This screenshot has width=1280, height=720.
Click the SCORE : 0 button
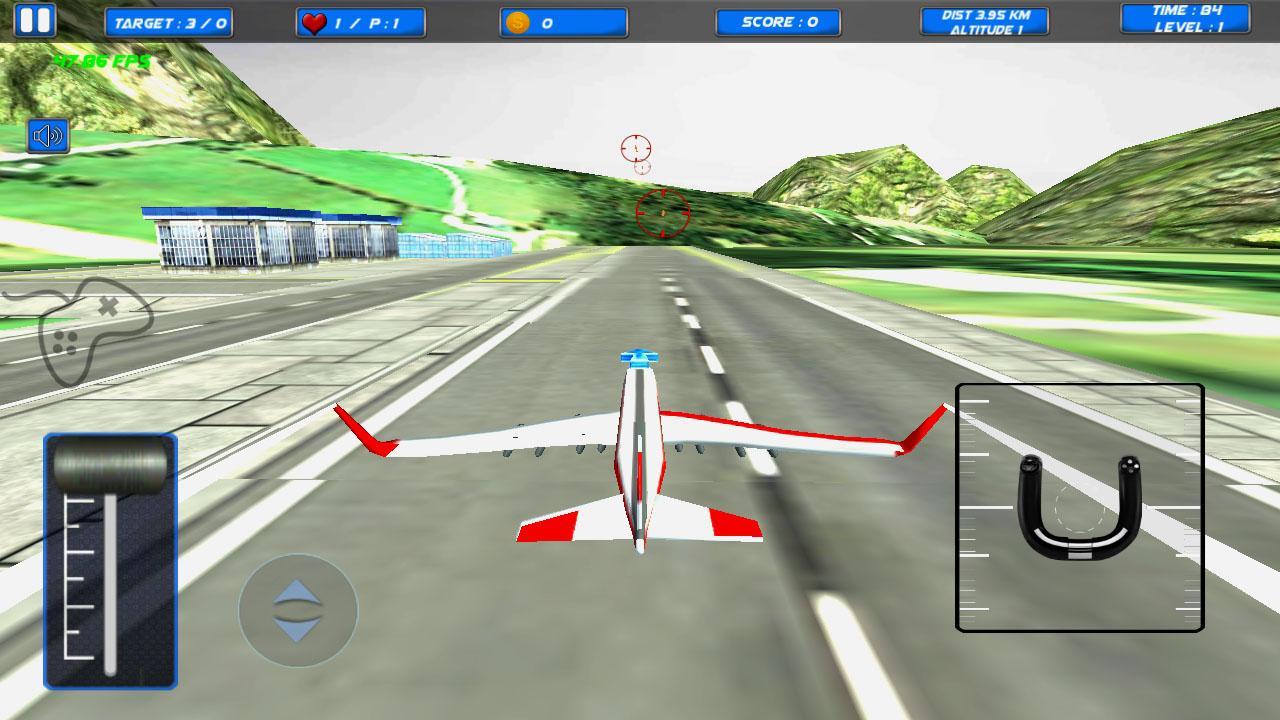[x=778, y=21]
